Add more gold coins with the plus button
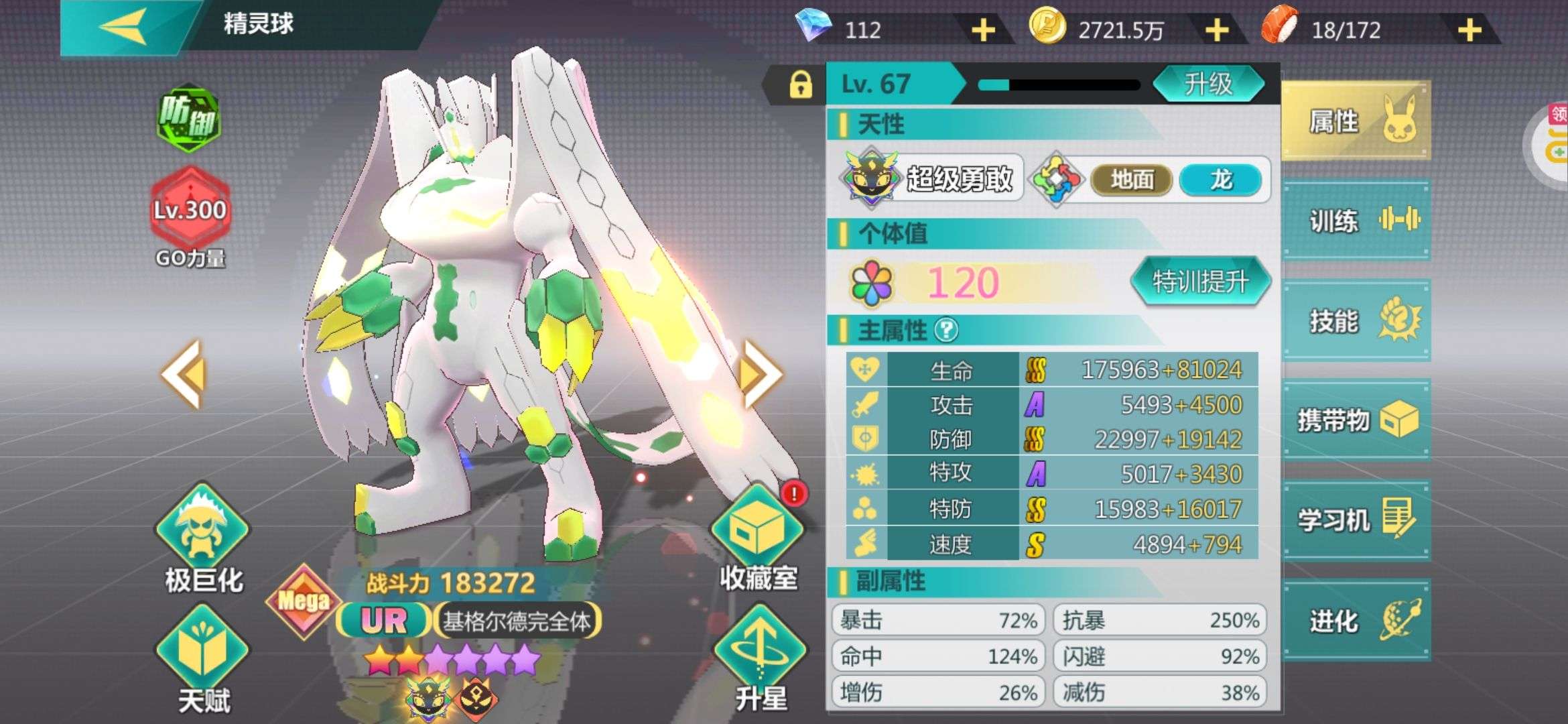The width and height of the screenshot is (1568, 724). [1216, 30]
